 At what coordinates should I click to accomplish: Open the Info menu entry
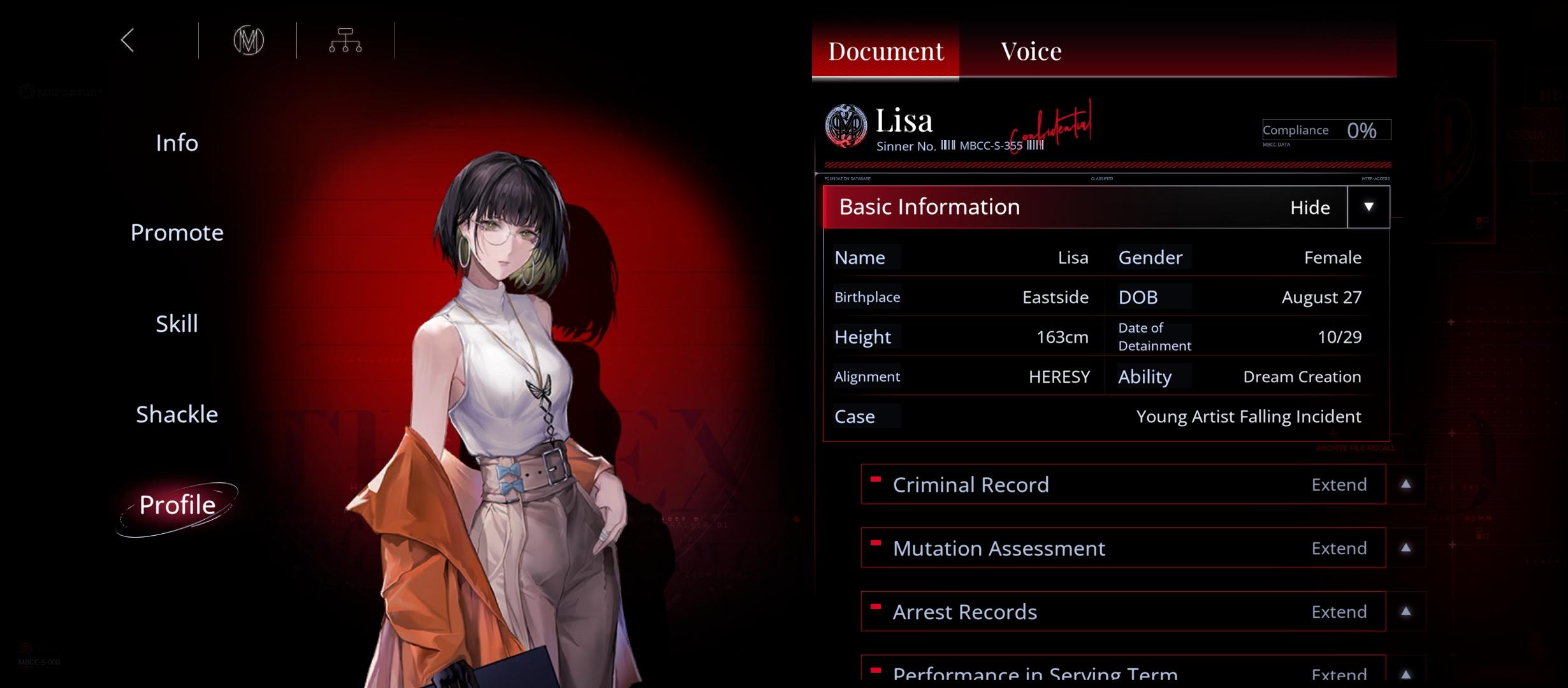[x=177, y=143]
